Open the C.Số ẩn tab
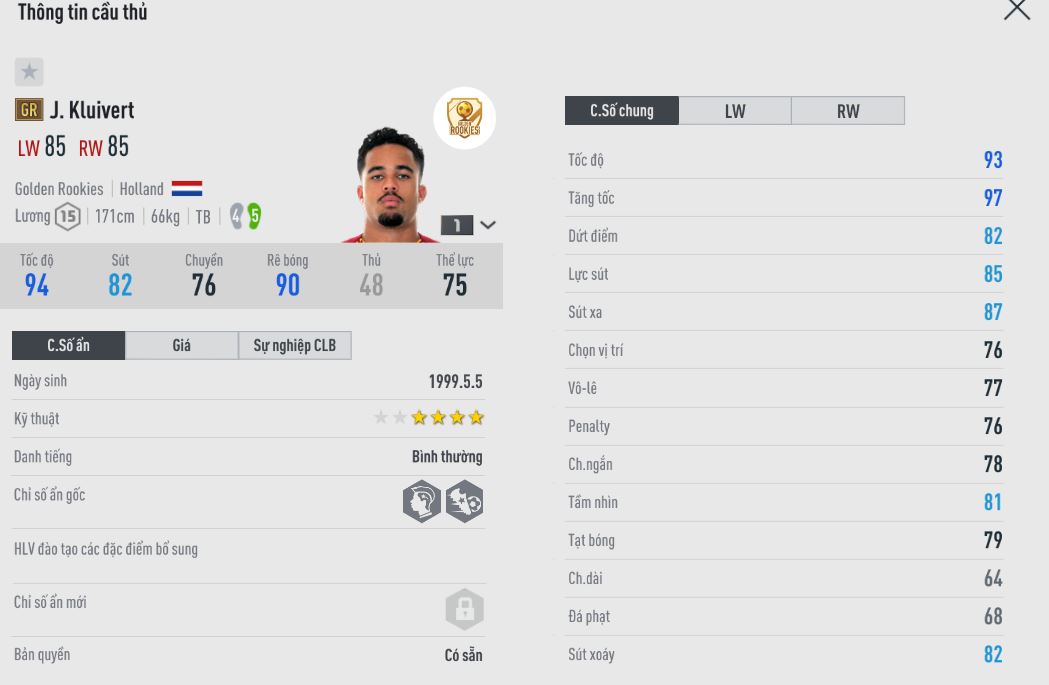This screenshot has height=685, width=1049. tap(68, 346)
